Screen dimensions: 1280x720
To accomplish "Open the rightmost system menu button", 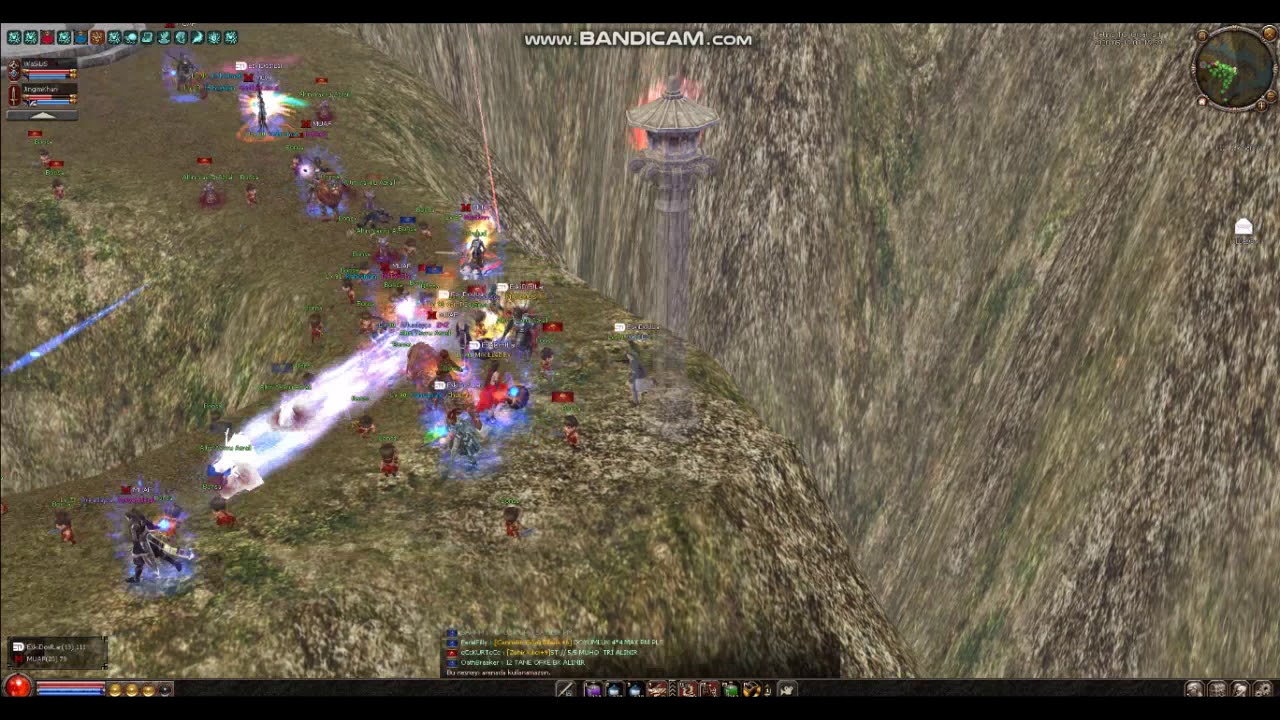I will (x=1264, y=689).
